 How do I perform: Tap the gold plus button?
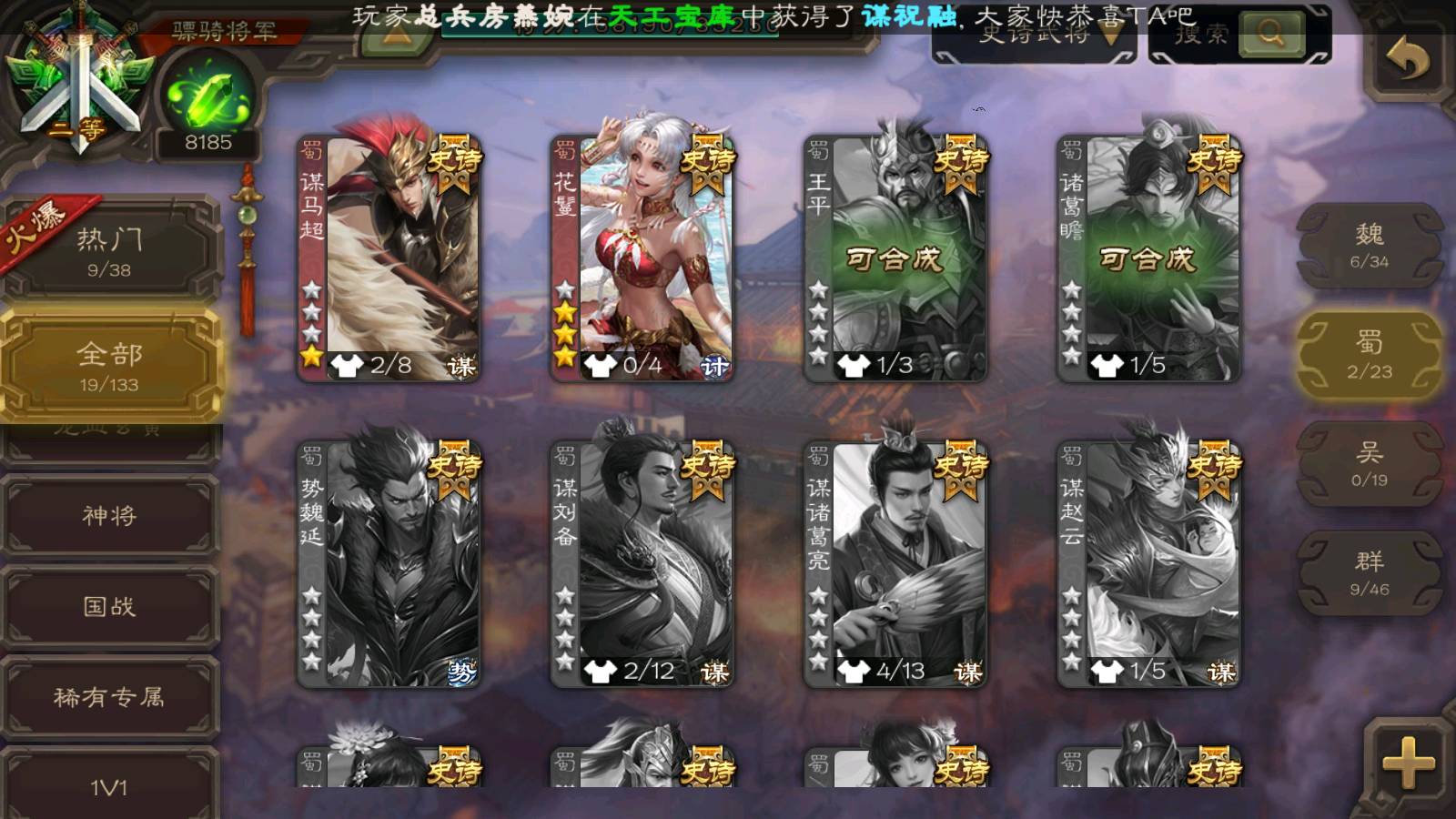point(1407,761)
